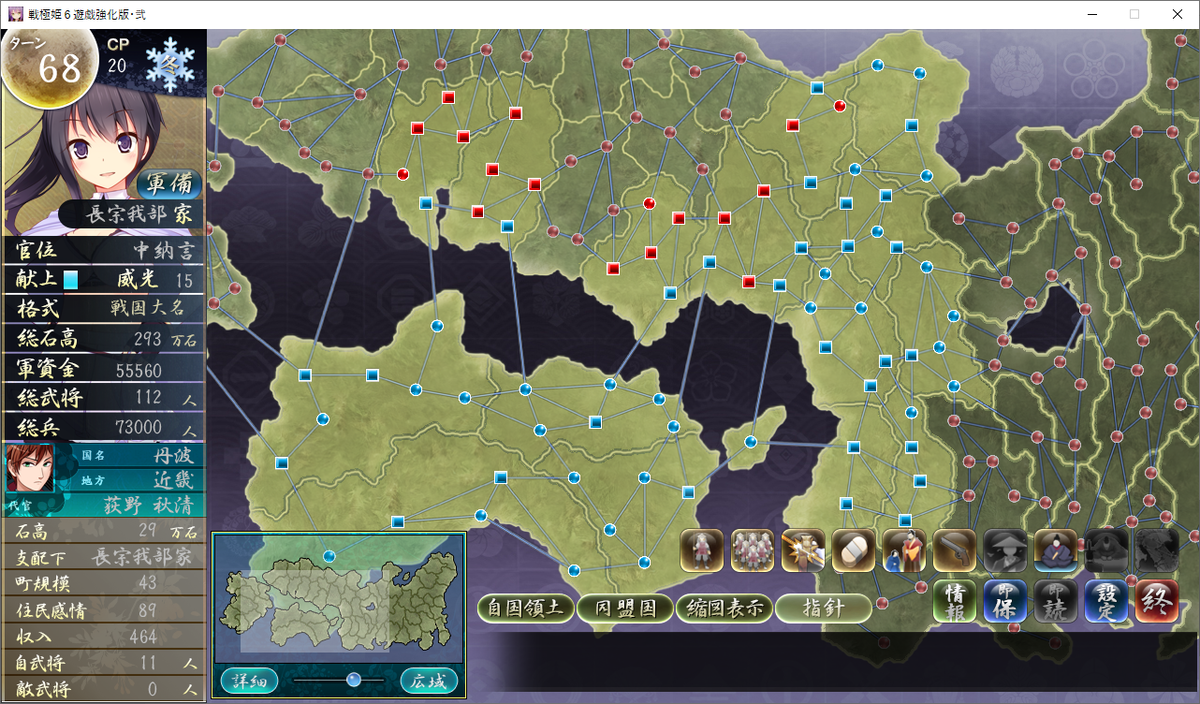Open the seated court noble command icon
Image resolution: width=1200 pixels, height=704 pixels.
(x=1056, y=550)
